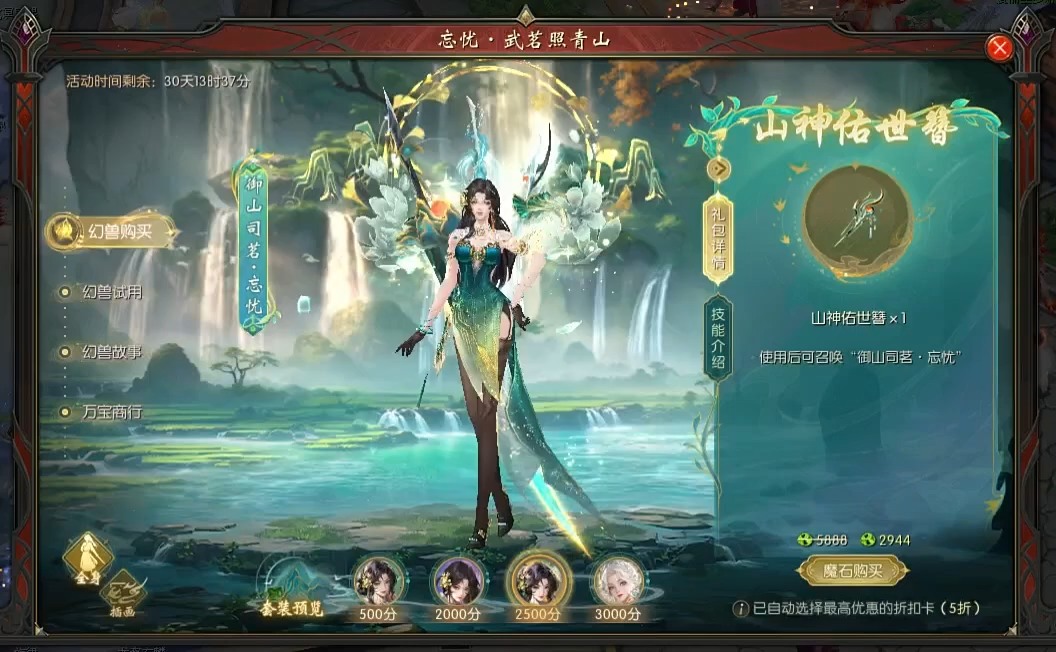Switch to the 技能介绍 tab

718,338
